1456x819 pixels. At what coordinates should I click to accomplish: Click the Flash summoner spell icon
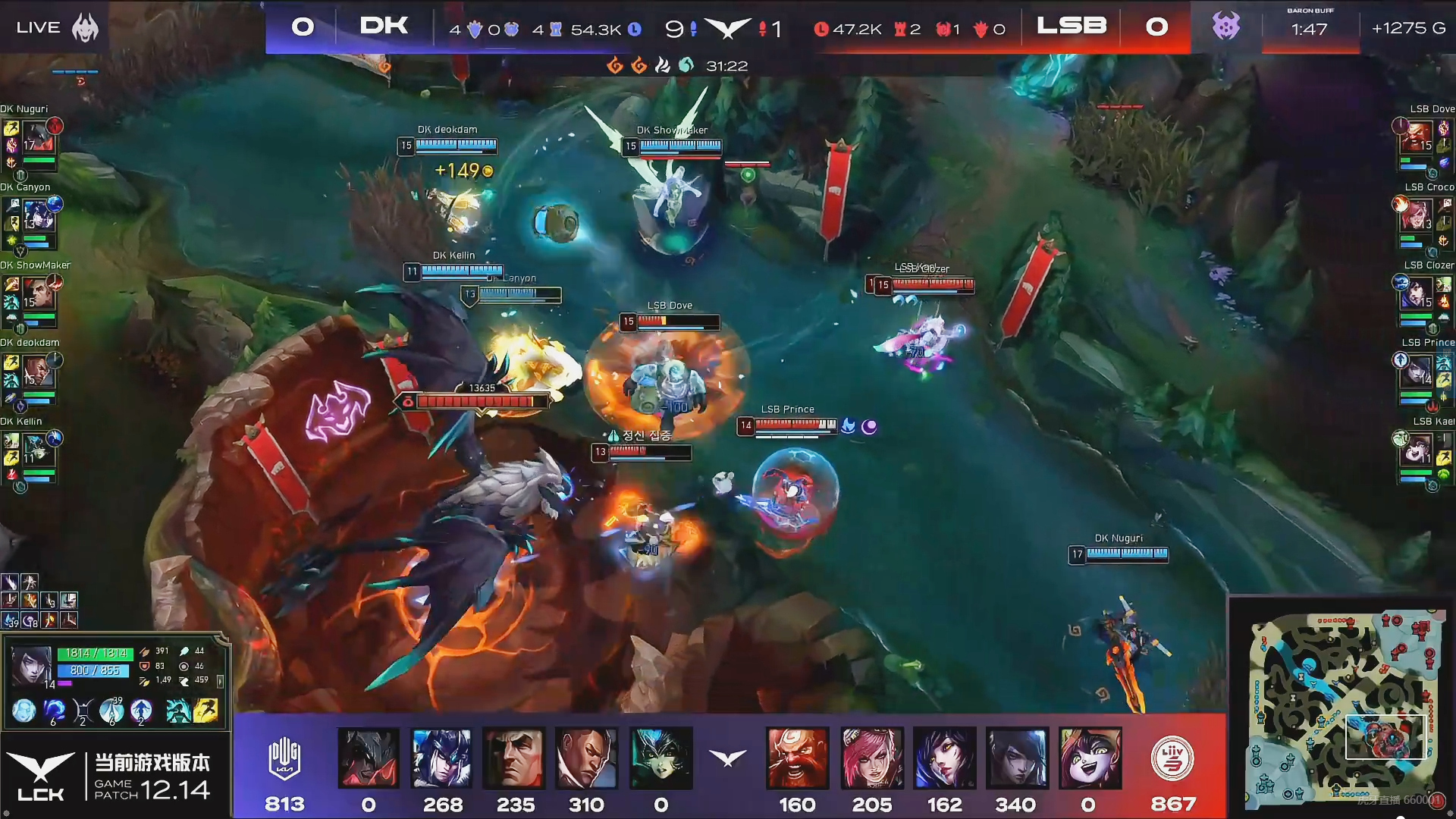tap(206, 711)
